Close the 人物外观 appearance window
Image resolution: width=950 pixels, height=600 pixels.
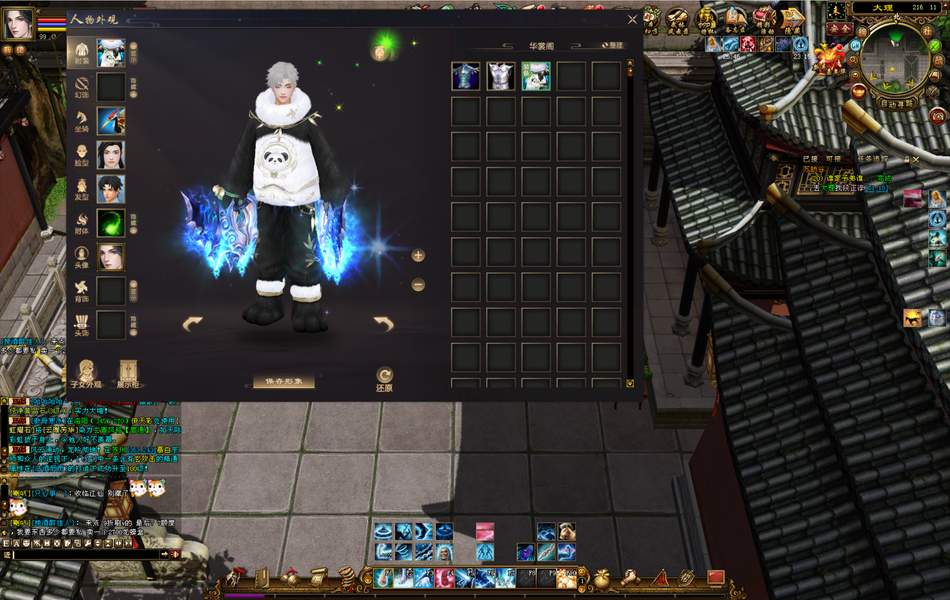(x=632, y=19)
